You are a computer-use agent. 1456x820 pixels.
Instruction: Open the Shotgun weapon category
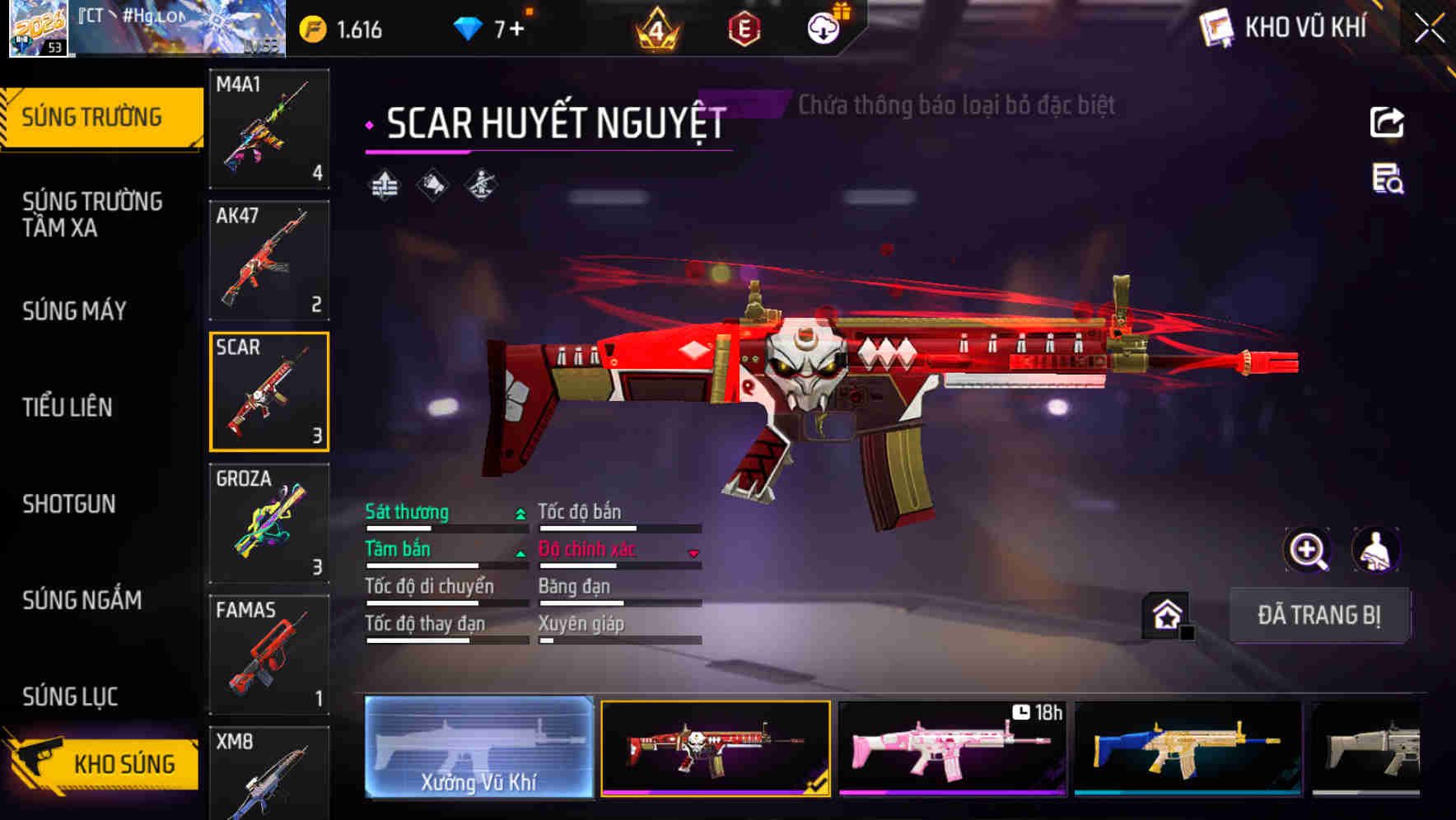(70, 503)
